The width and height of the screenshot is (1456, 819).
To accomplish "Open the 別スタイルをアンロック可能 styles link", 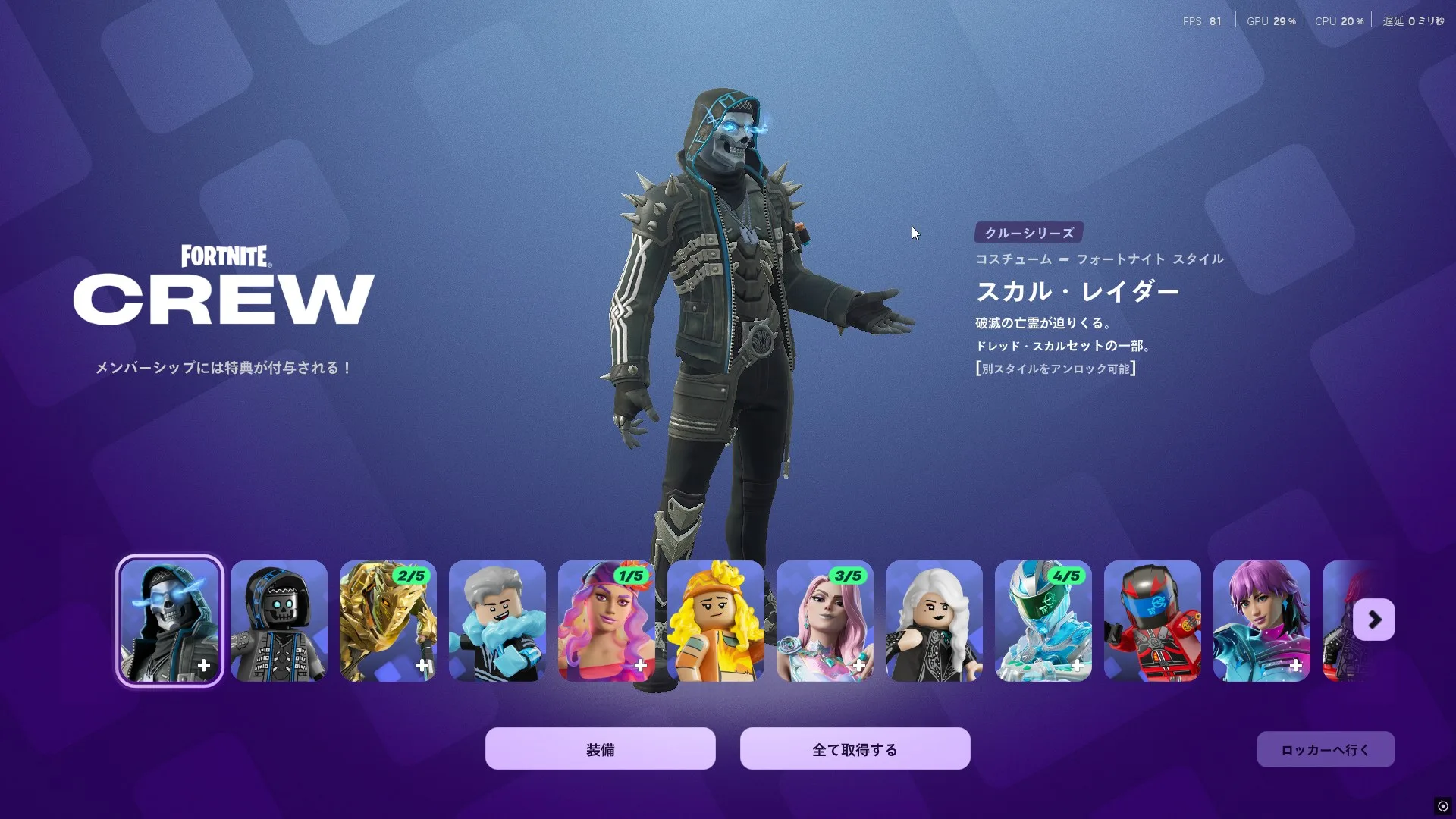I will click(x=1055, y=369).
